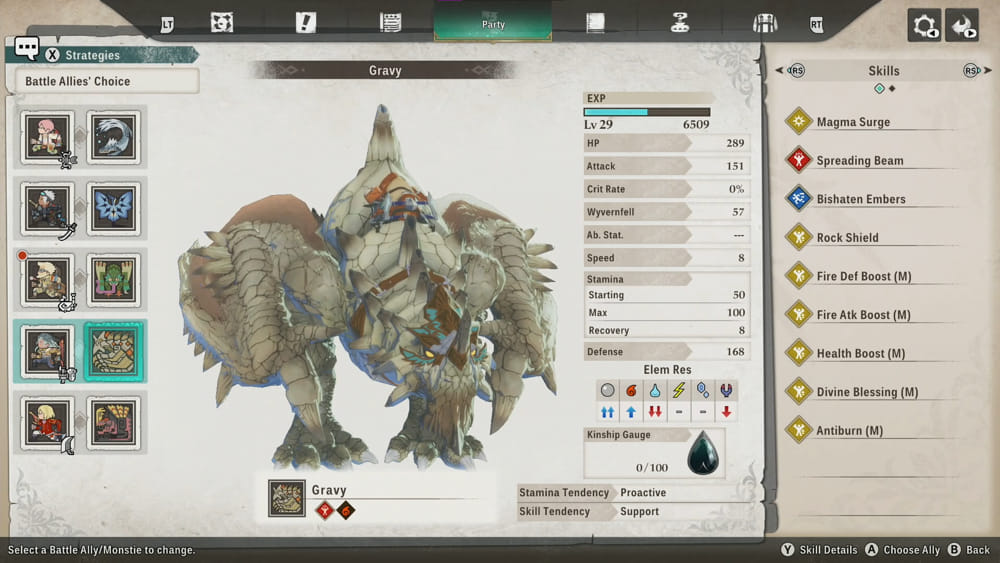
Task: Select the blue butterfly-winged monstie slot
Action: (x=114, y=208)
